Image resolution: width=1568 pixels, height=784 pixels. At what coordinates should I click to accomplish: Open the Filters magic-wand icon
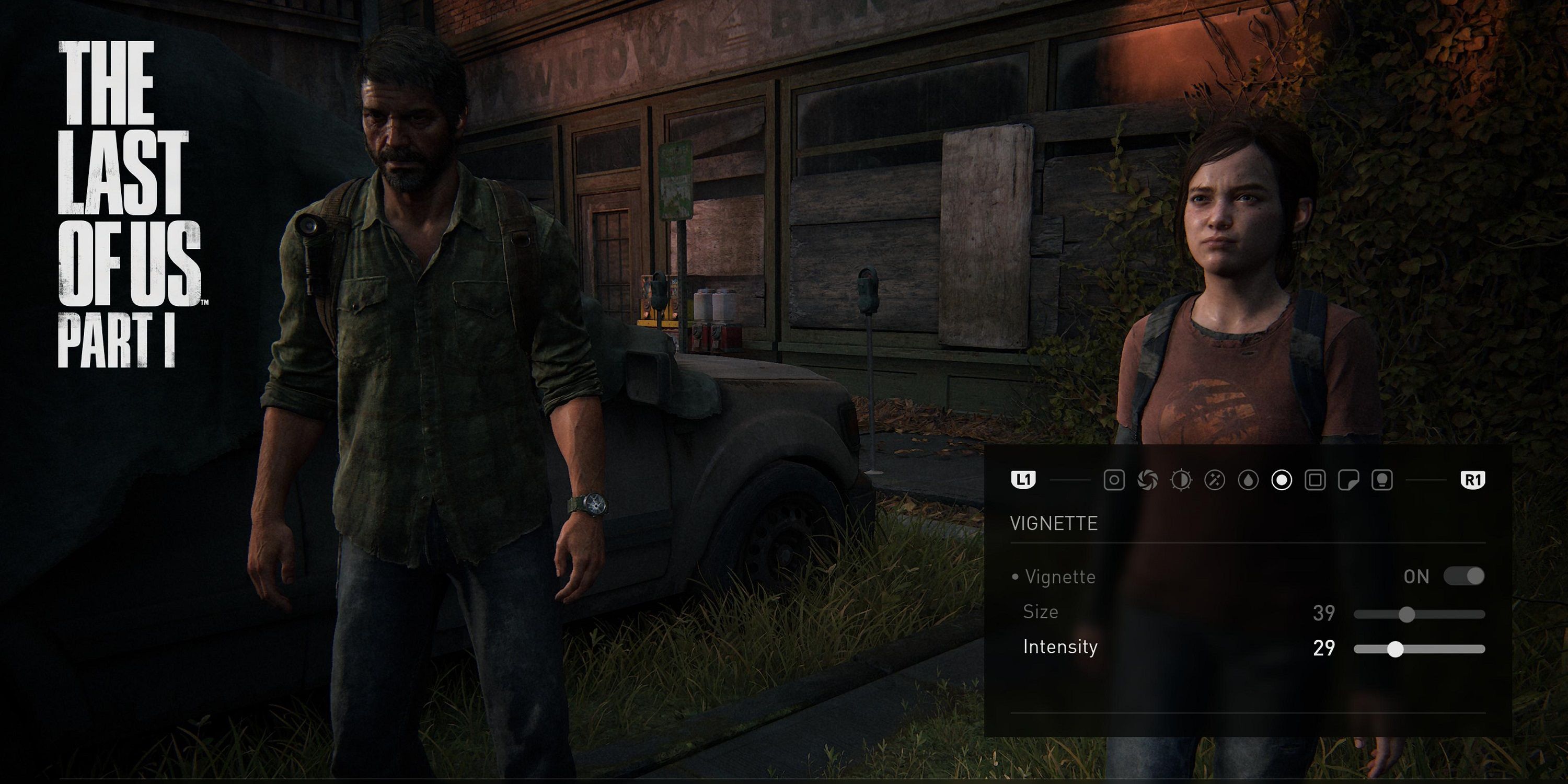point(1215,481)
